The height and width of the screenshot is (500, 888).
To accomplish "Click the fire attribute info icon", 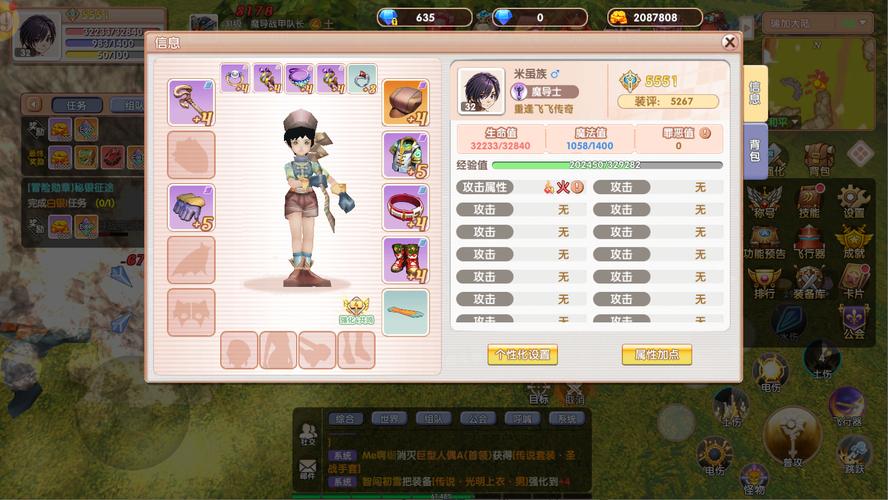I will (577, 187).
